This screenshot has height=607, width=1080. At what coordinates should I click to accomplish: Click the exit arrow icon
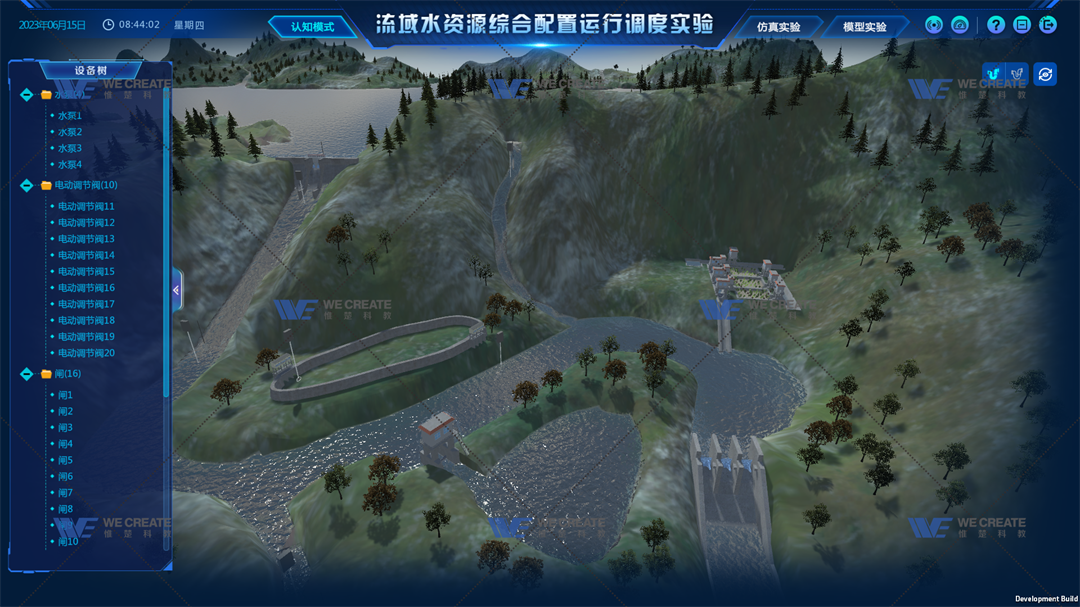click(x=1047, y=25)
